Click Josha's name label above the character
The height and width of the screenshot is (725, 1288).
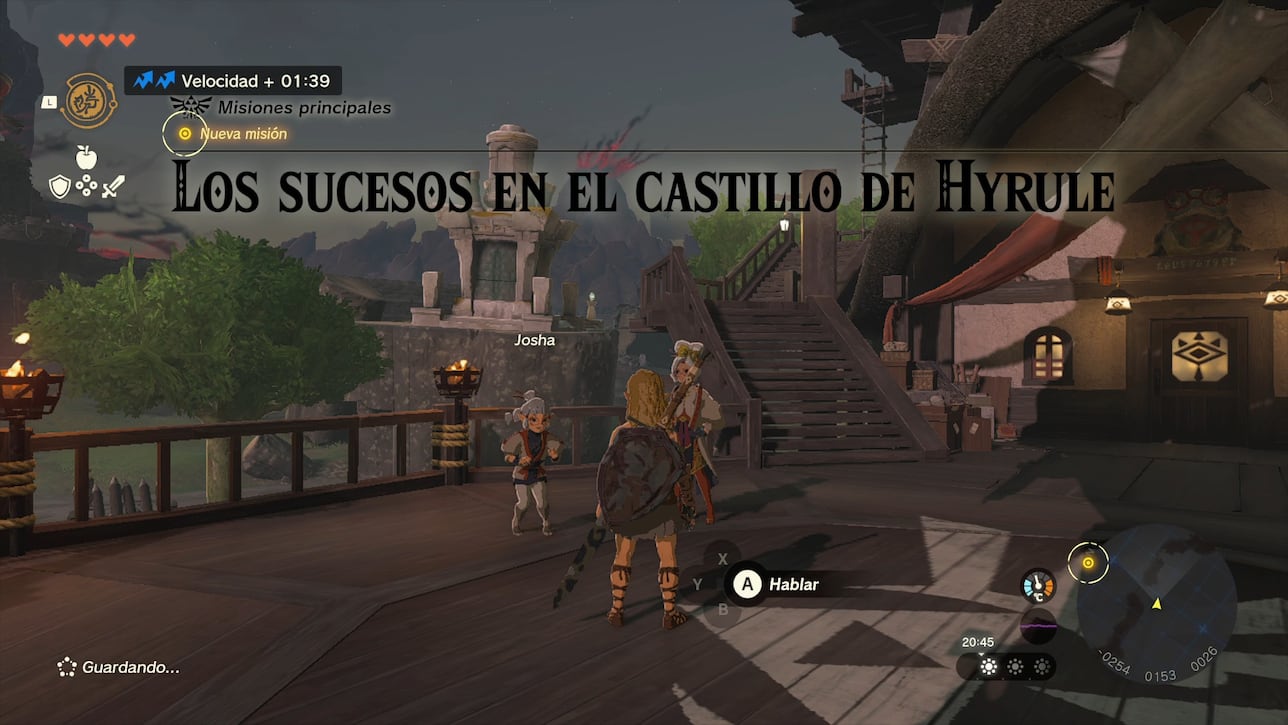533,340
